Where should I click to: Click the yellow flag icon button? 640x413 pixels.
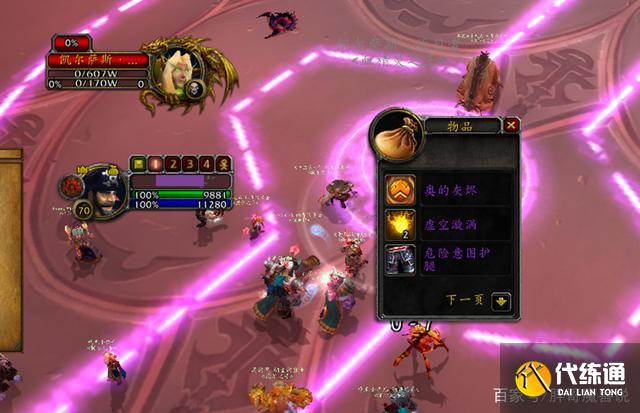[138, 163]
